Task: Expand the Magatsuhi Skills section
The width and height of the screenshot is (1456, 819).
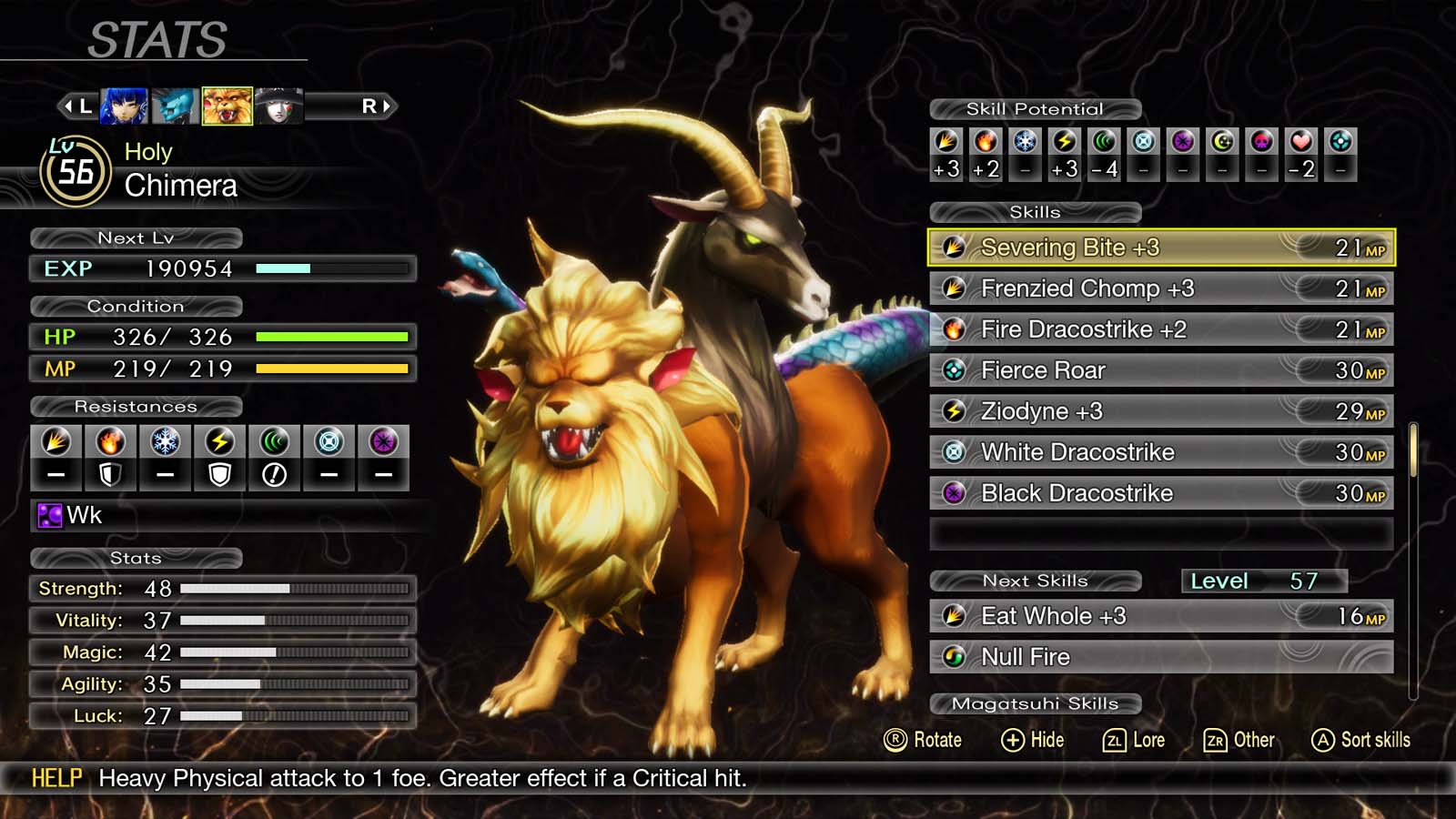Action: [1033, 703]
